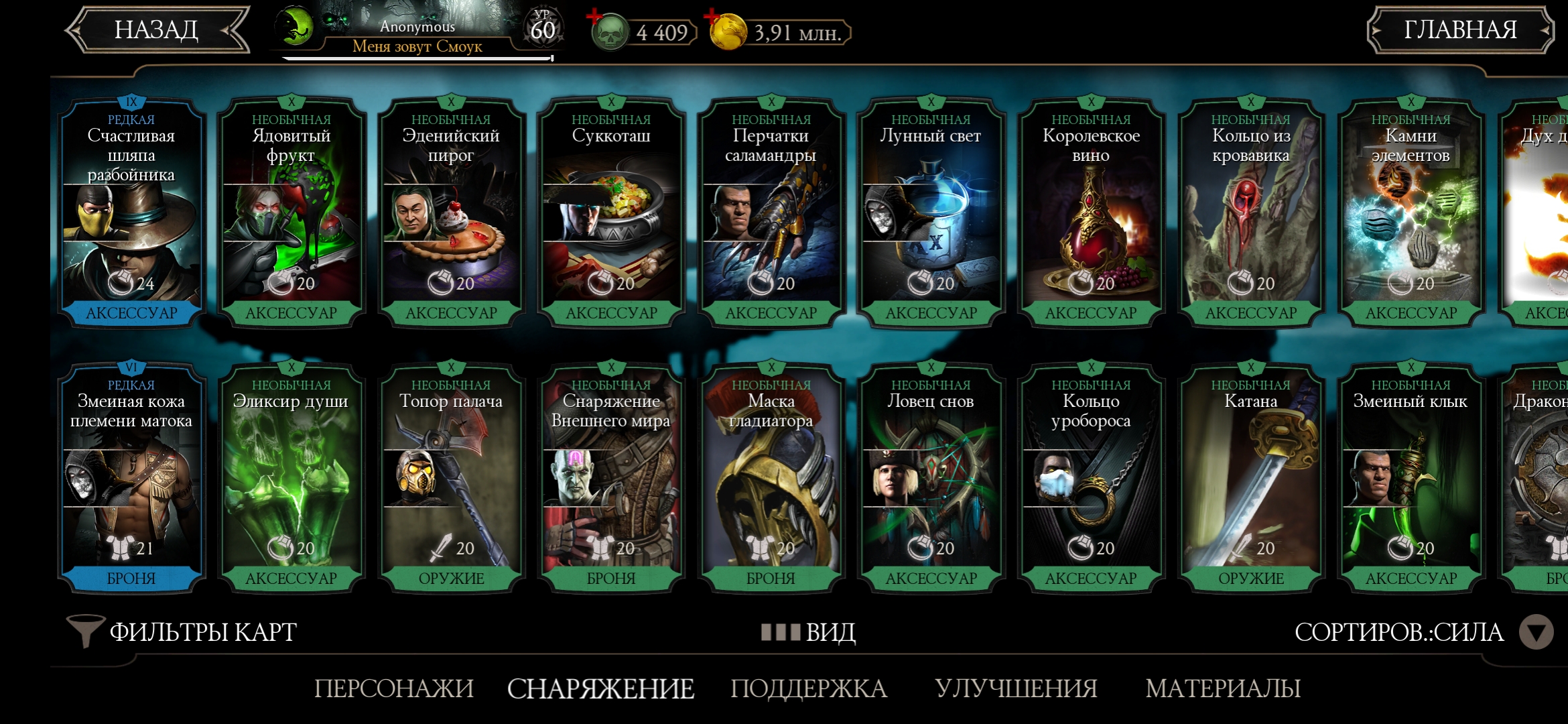Viewport: 1568px width, 724px height.
Task: Switch to the ПЕРСОНАЖИ tab
Action: [x=394, y=688]
